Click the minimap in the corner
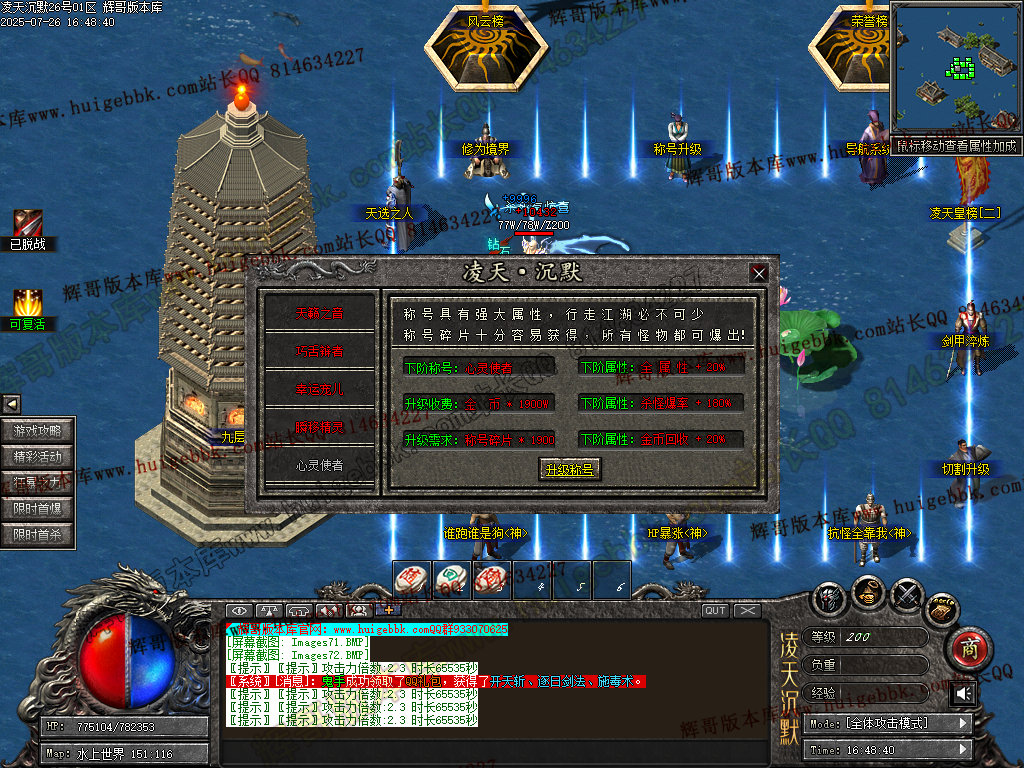 [x=955, y=70]
